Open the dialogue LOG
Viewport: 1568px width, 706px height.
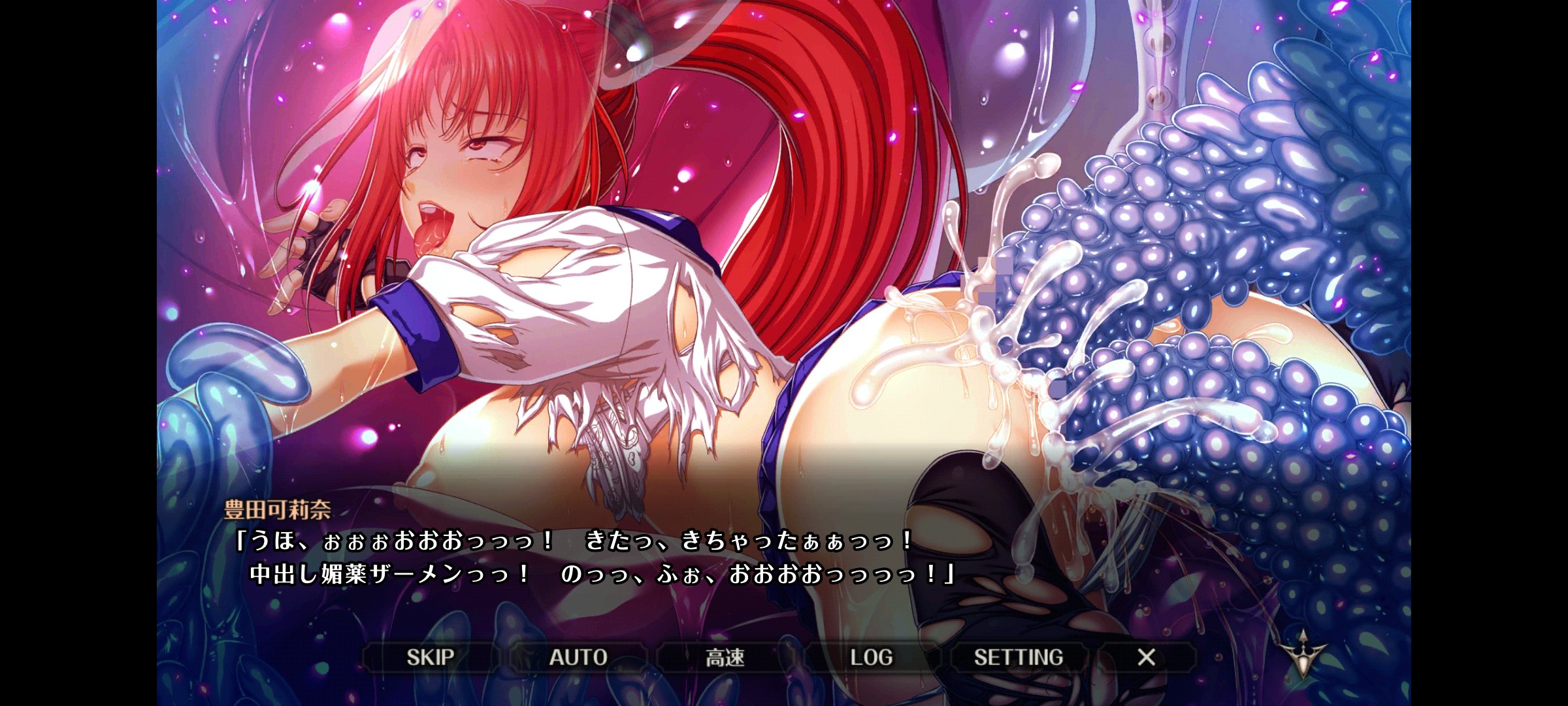pyautogui.click(x=872, y=657)
